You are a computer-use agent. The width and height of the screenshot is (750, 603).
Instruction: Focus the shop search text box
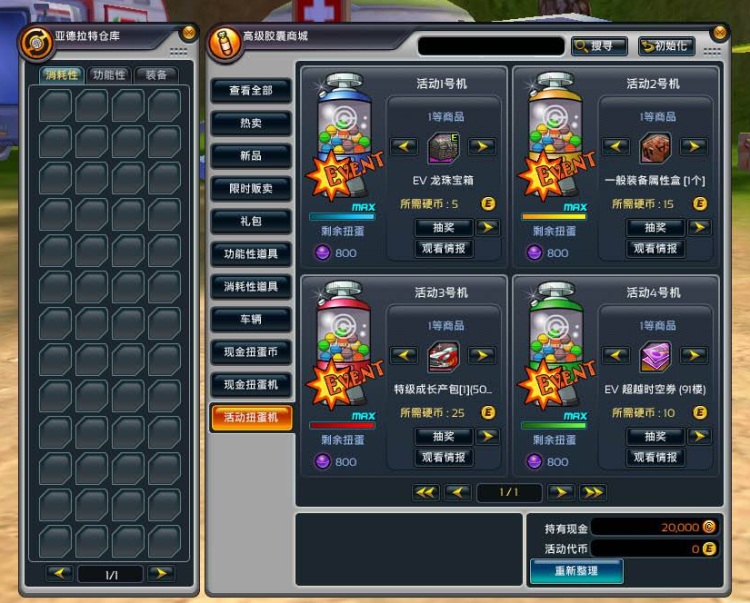490,46
